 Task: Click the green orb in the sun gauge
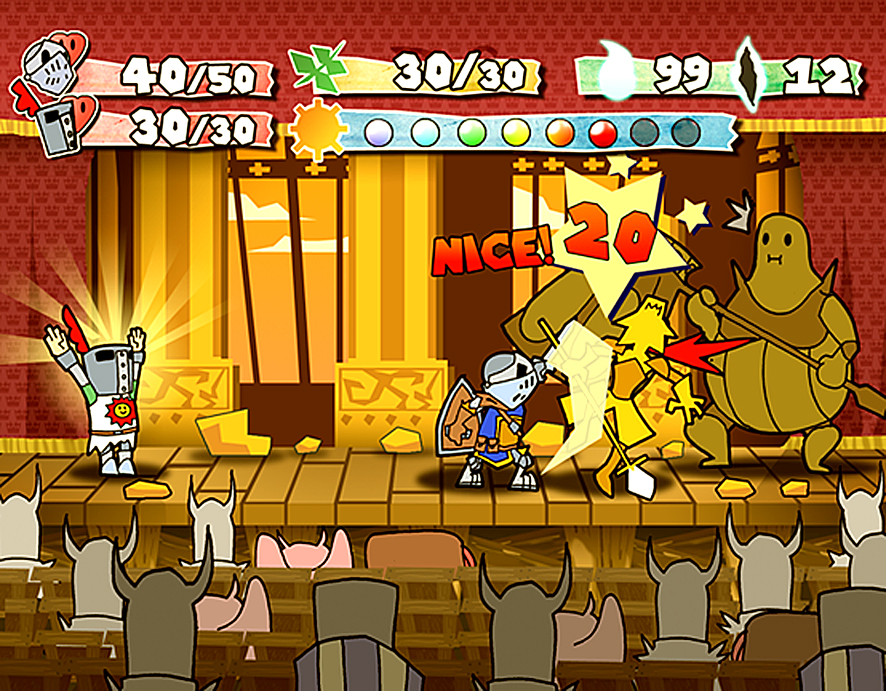pyautogui.click(x=471, y=131)
